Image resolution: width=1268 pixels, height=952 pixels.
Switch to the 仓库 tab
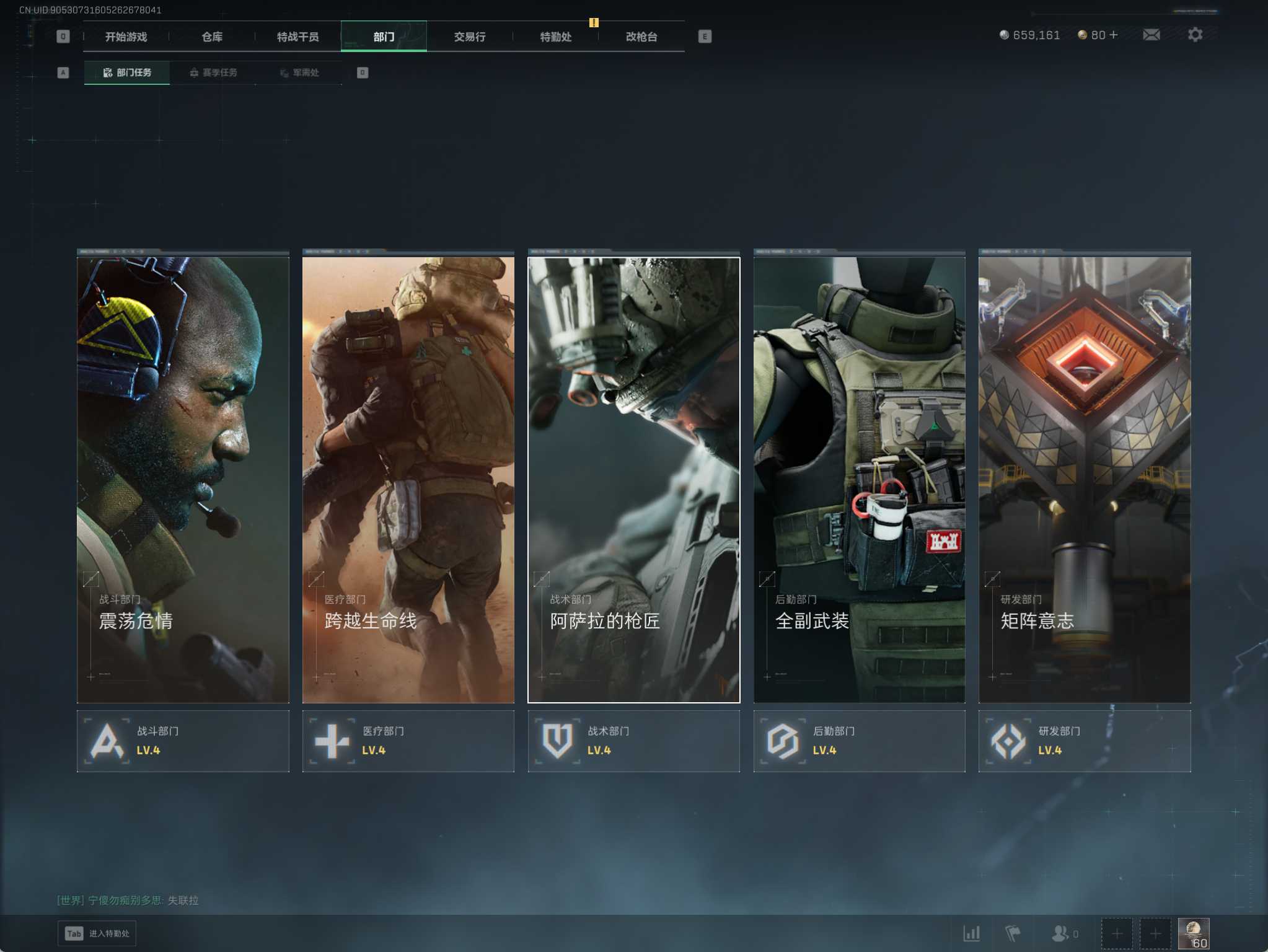coord(212,37)
